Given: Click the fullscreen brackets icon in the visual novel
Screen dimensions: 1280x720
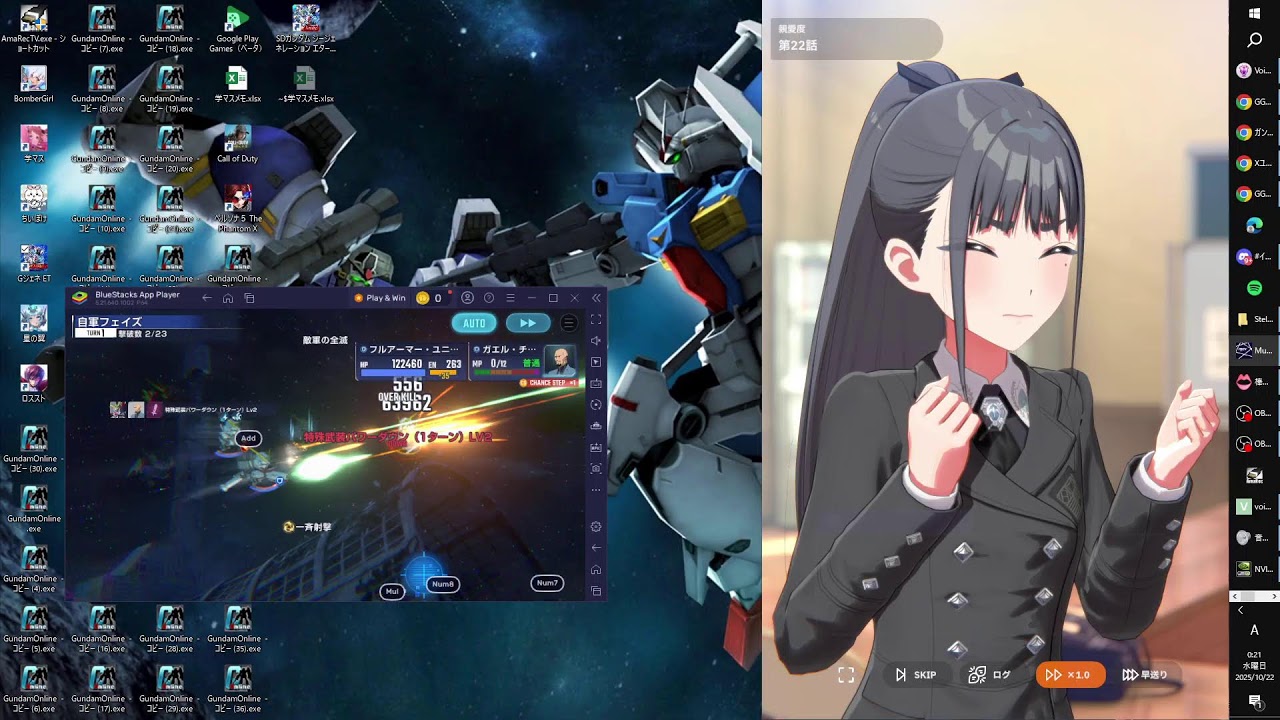Looking at the screenshot, I should [845, 674].
